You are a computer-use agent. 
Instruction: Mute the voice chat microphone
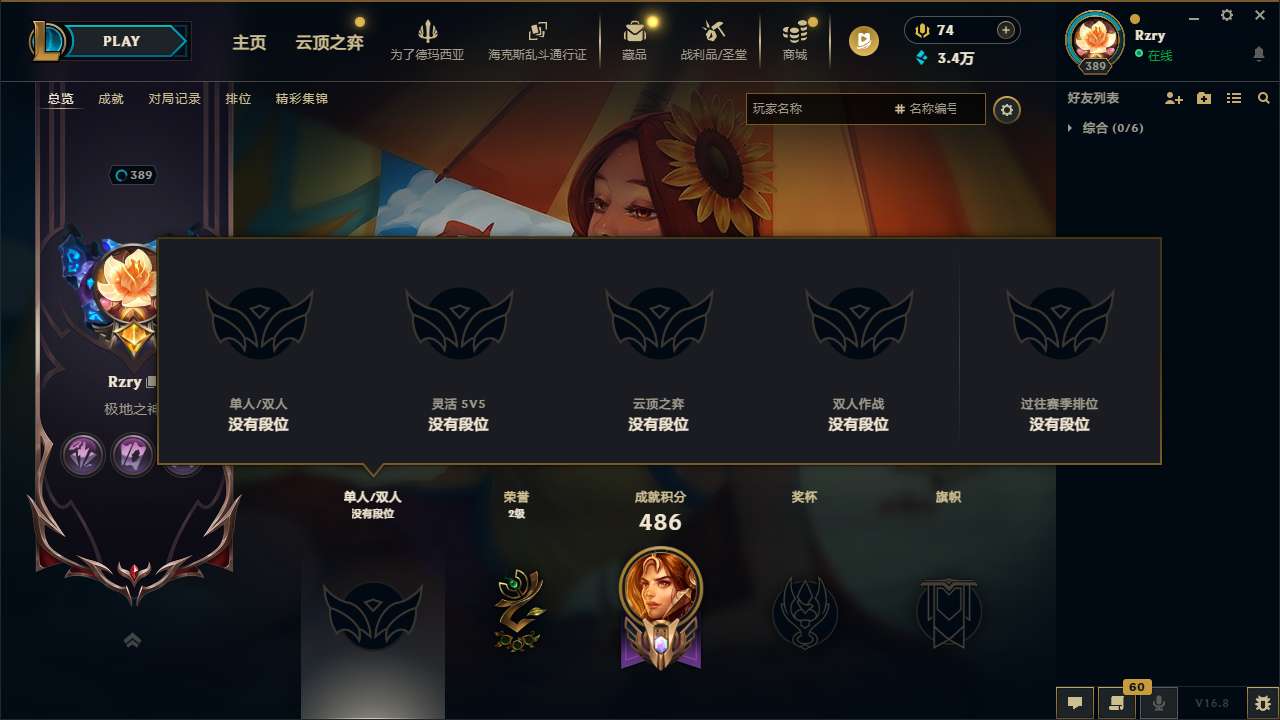1160,703
